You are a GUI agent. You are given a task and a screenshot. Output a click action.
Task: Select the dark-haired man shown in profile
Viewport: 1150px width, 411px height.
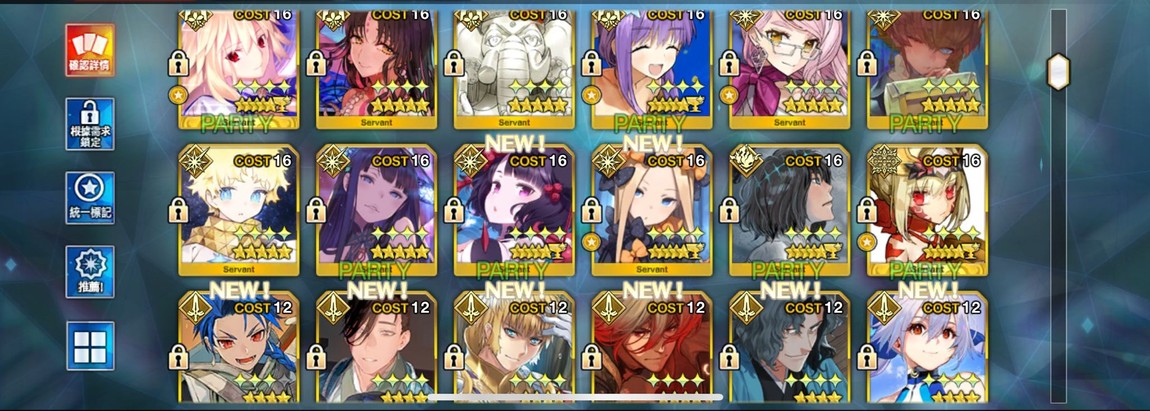(x=789, y=210)
